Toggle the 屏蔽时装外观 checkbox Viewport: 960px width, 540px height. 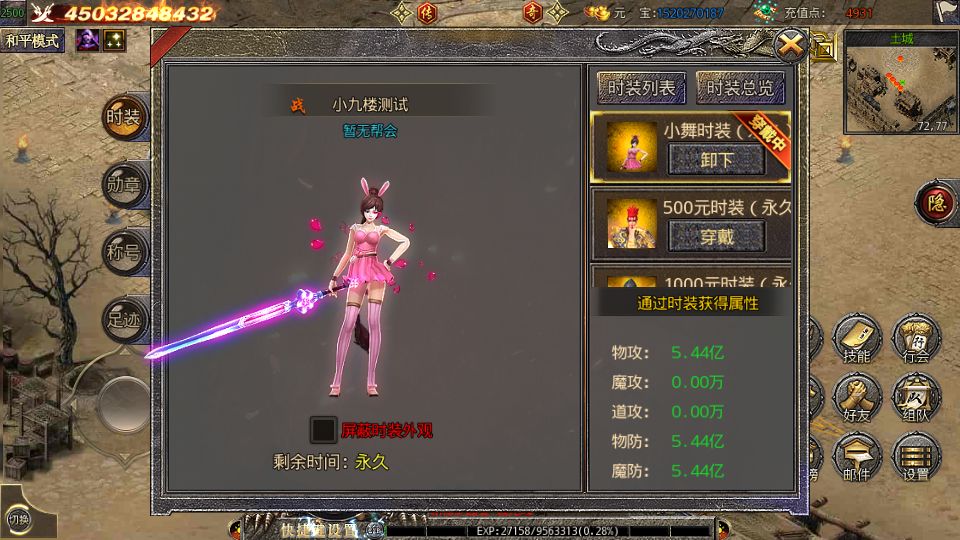click(x=323, y=430)
